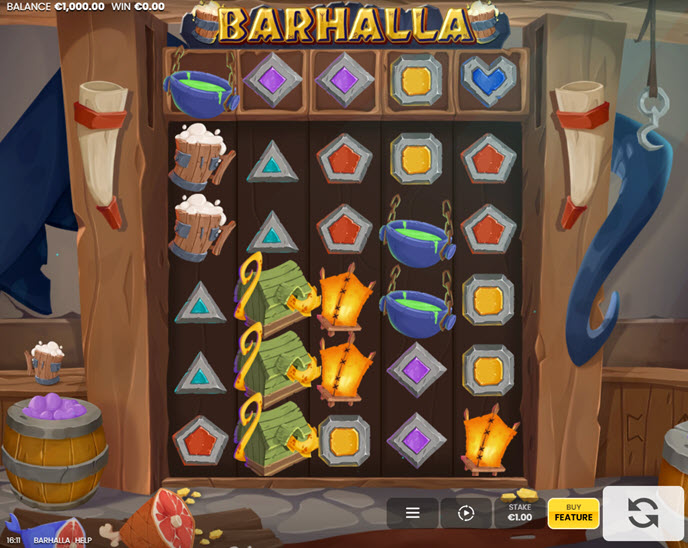This screenshot has height=548, width=688.
Task: Start autoplay with the play-circle button
Action: point(466,513)
